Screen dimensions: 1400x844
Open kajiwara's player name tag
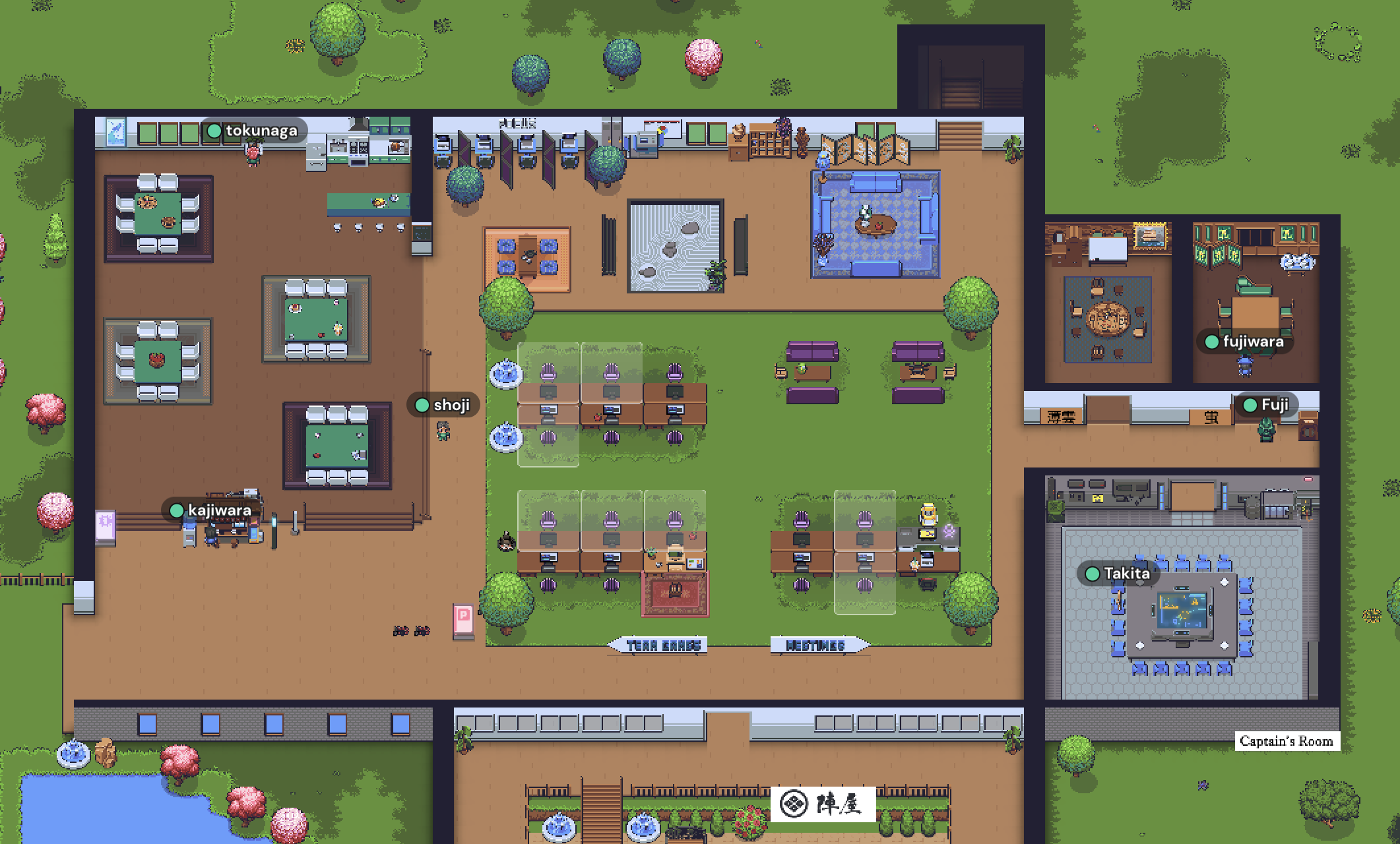click(x=212, y=510)
